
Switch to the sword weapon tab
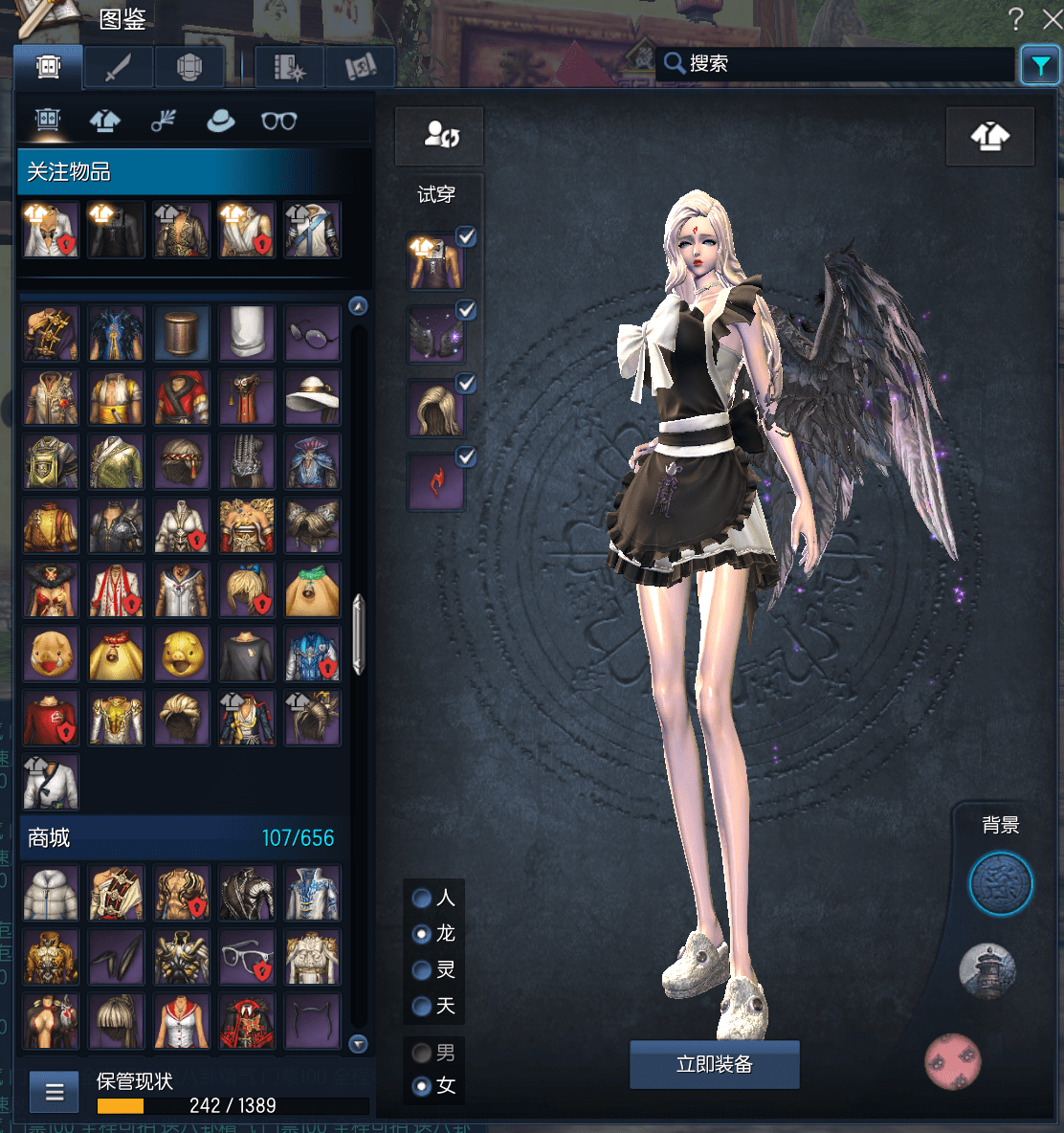118,68
